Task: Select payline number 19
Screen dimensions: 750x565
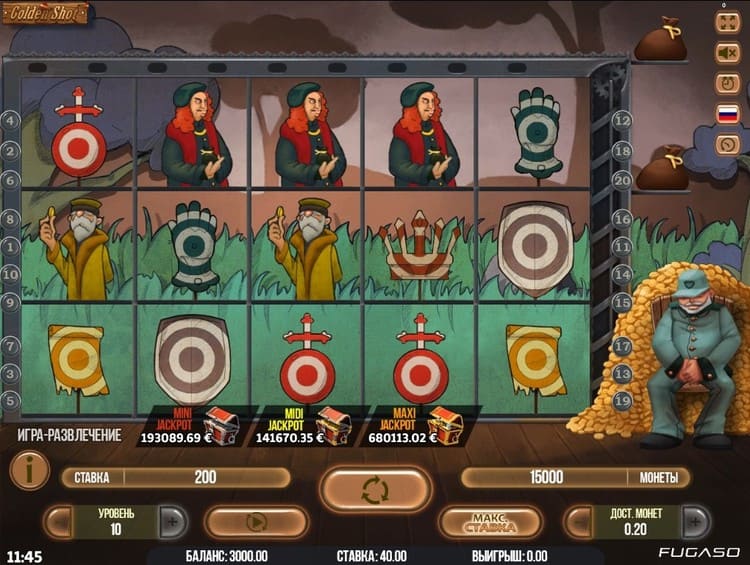Action: click(622, 400)
